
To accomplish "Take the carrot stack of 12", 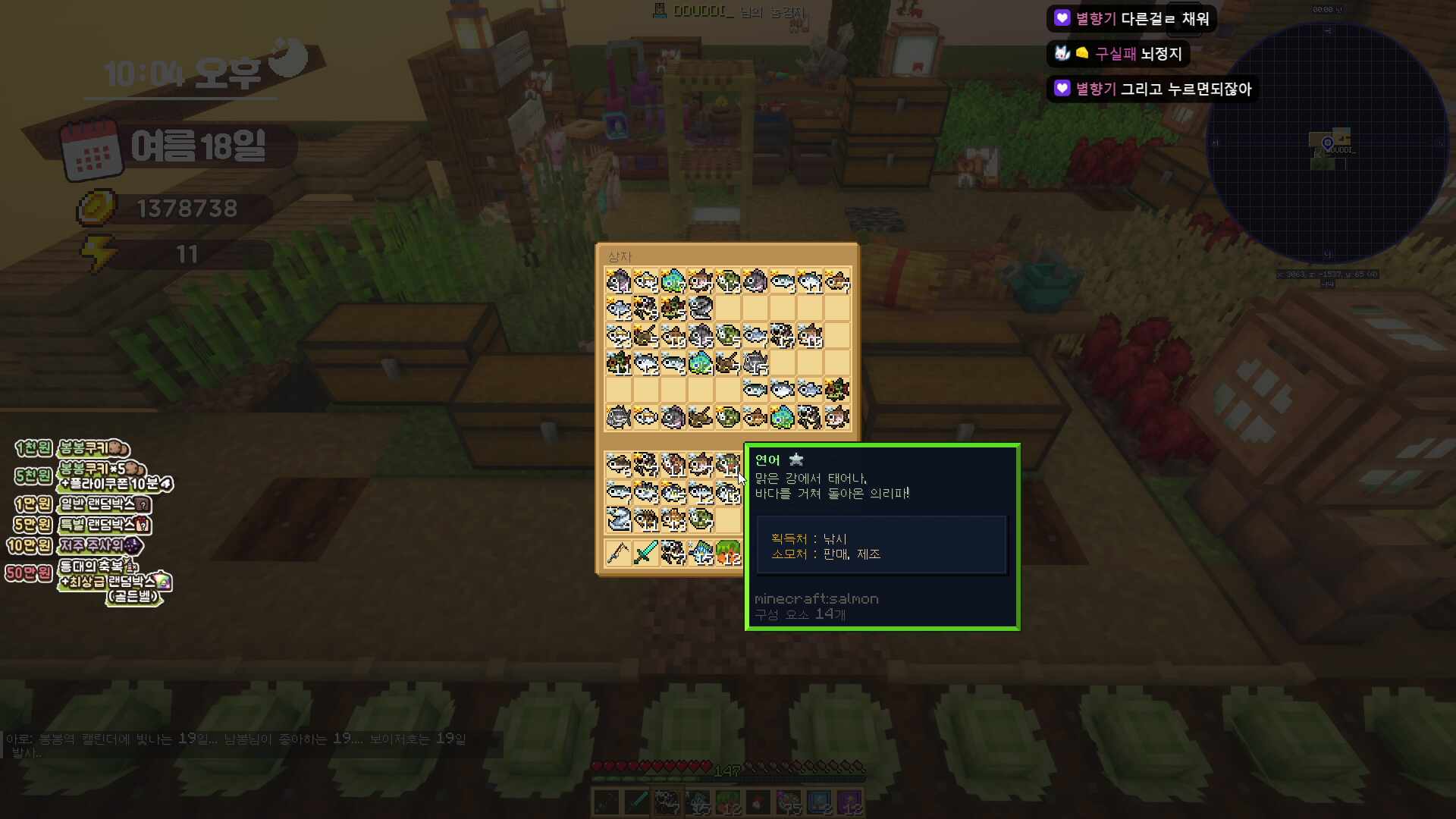I will 728,553.
